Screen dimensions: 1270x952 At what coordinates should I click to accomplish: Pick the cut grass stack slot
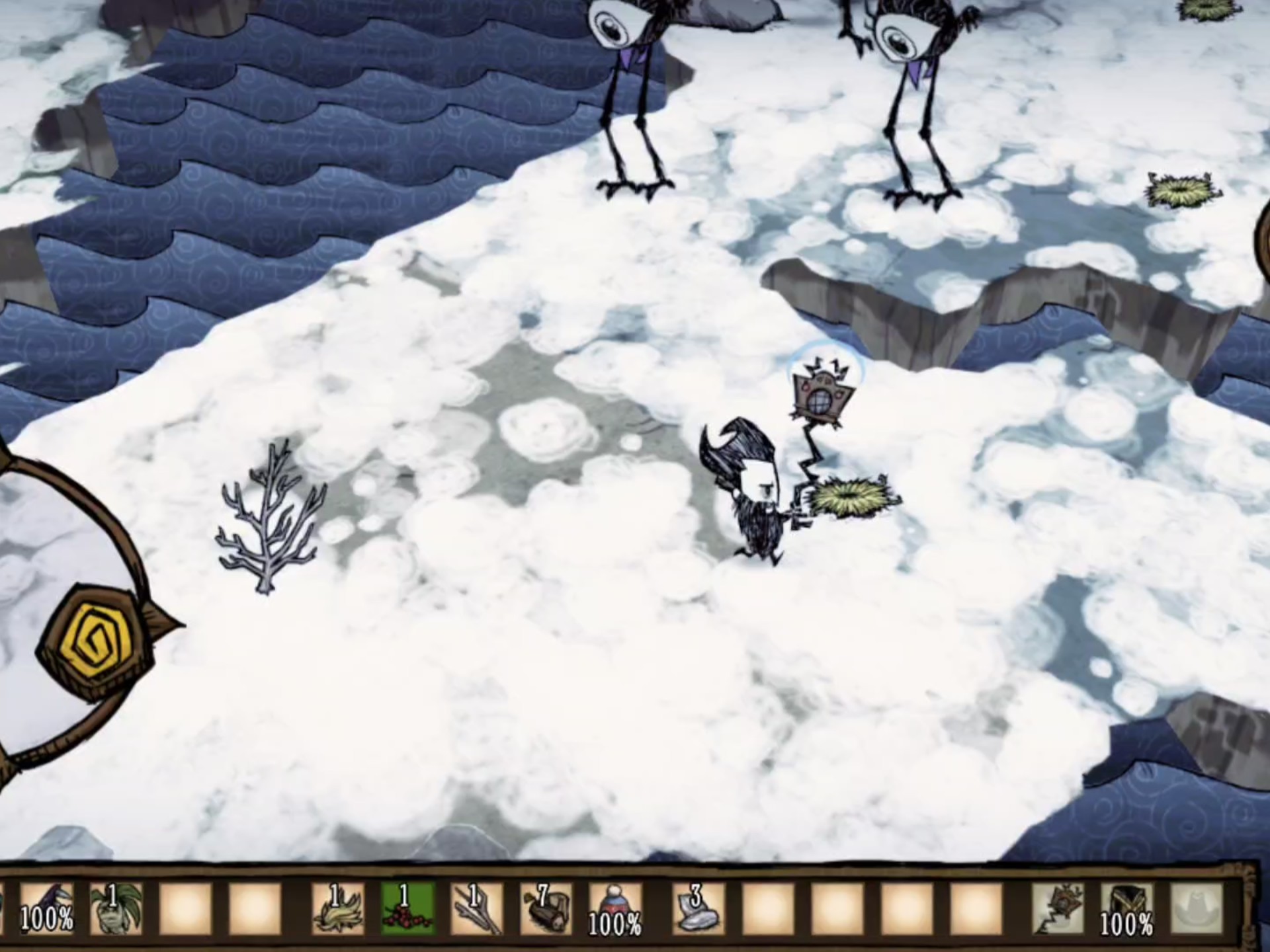pyautogui.click(x=338, y=908)
